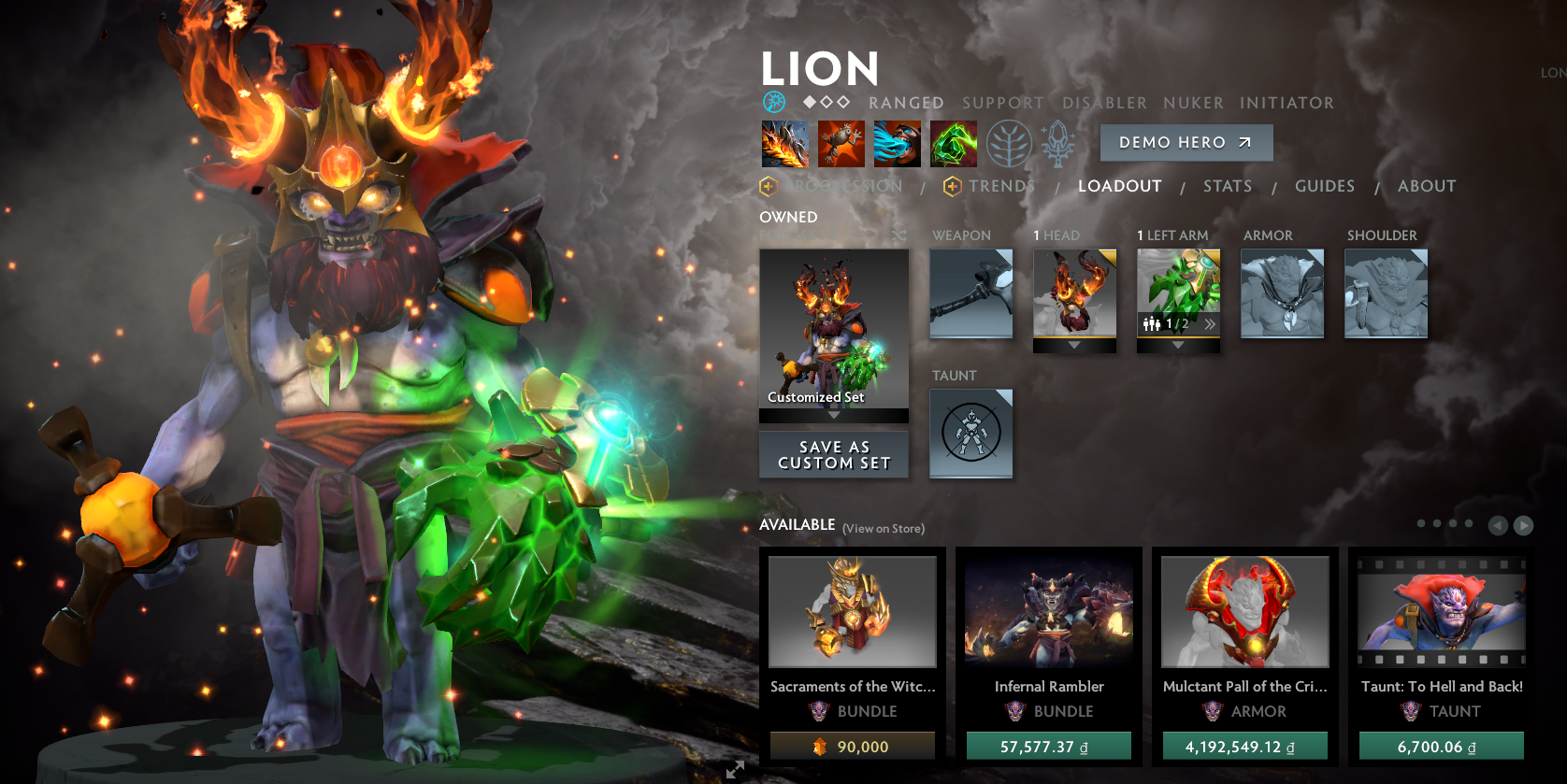Open the Mana Drain ability icon
This screenshot has height=784, width=1567.
[x=898, y=145]
